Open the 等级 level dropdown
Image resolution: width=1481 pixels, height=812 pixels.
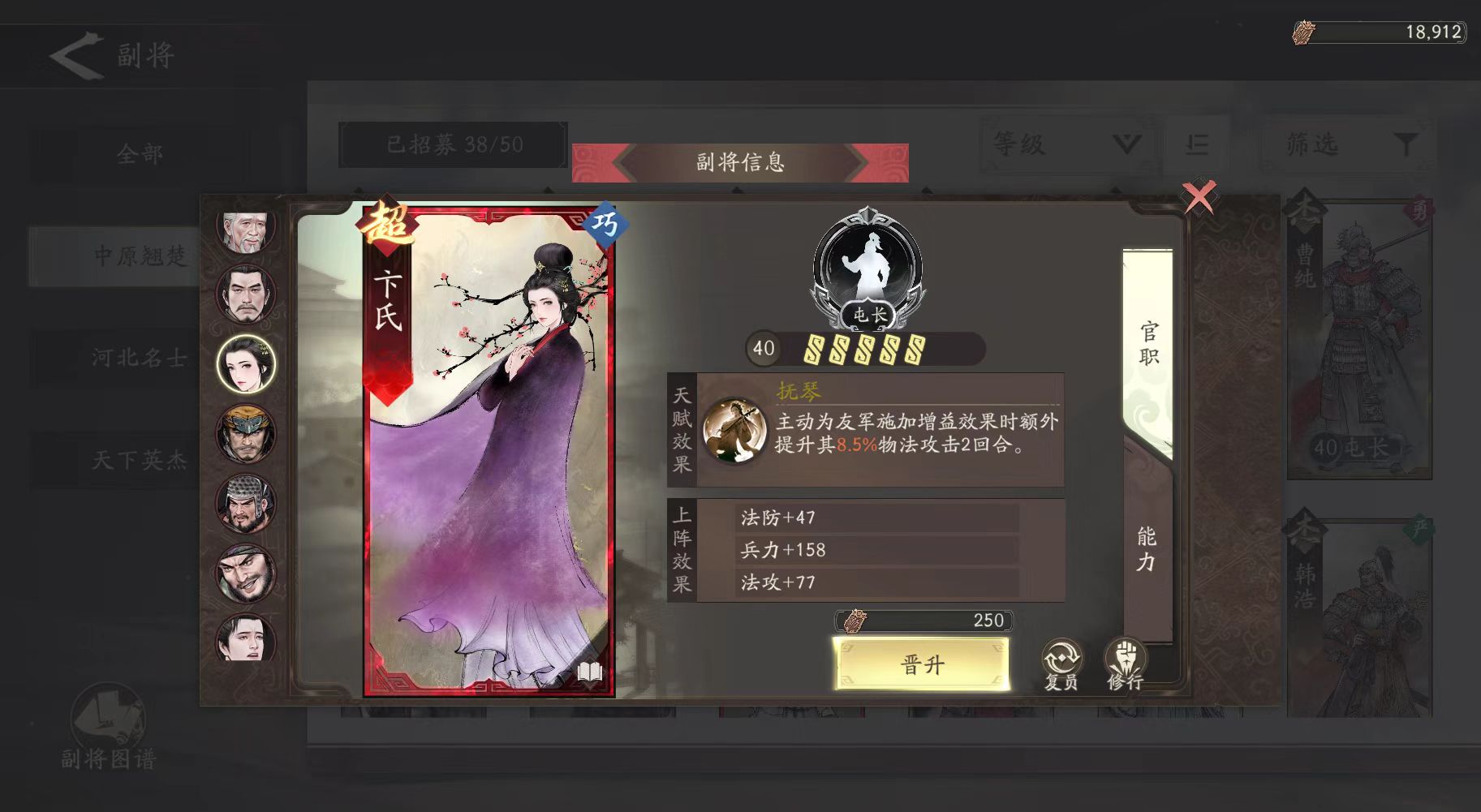pyautogui.click(x=1063, y=144)
